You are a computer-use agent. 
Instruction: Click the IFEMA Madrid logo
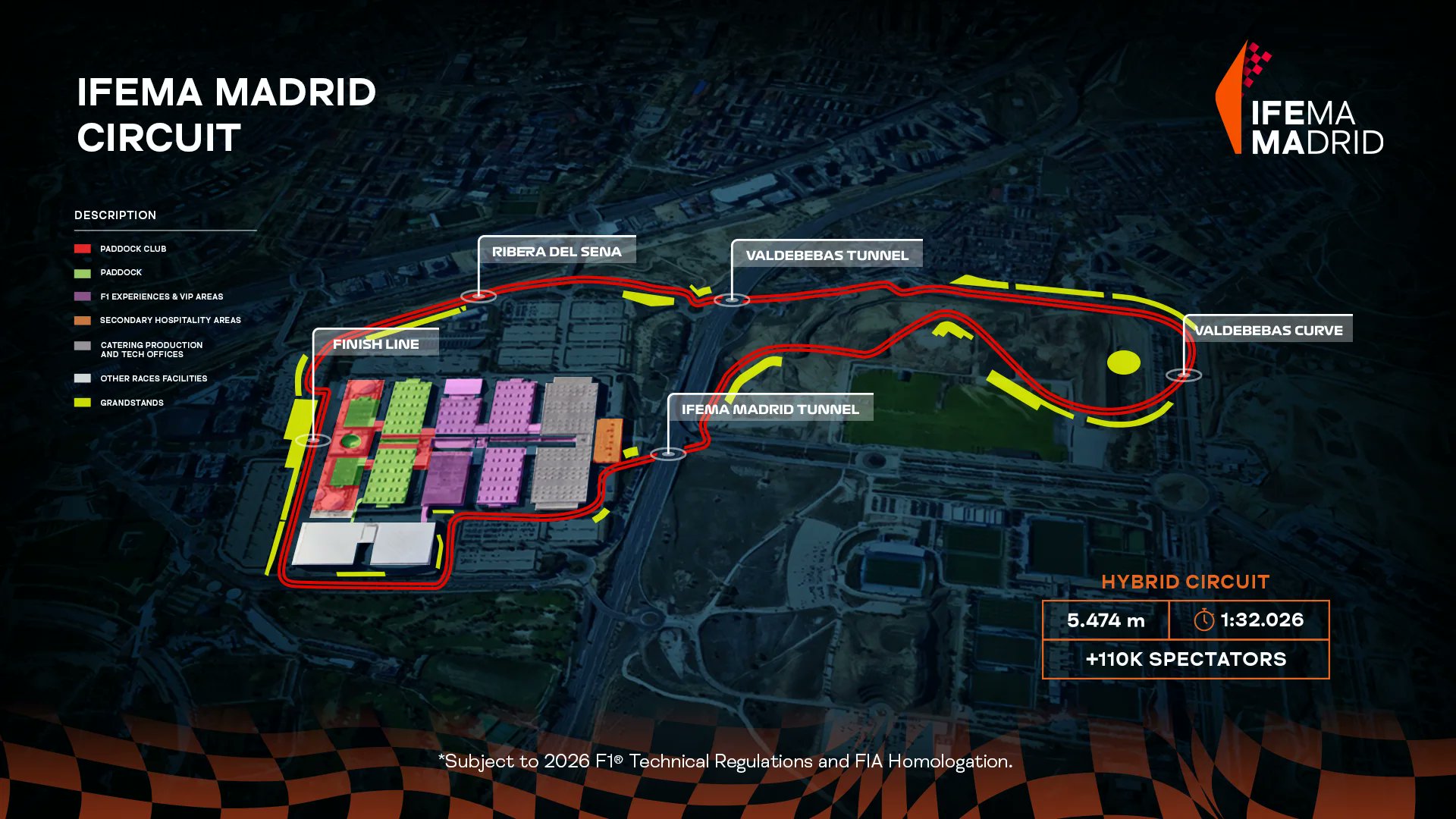click(1300, 99)
